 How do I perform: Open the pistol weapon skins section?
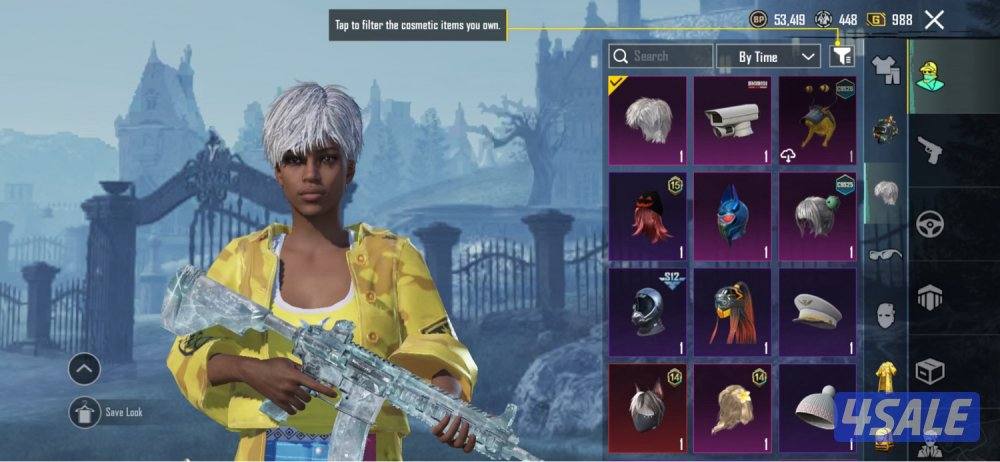pyautogui.click(x=931, y=150)
